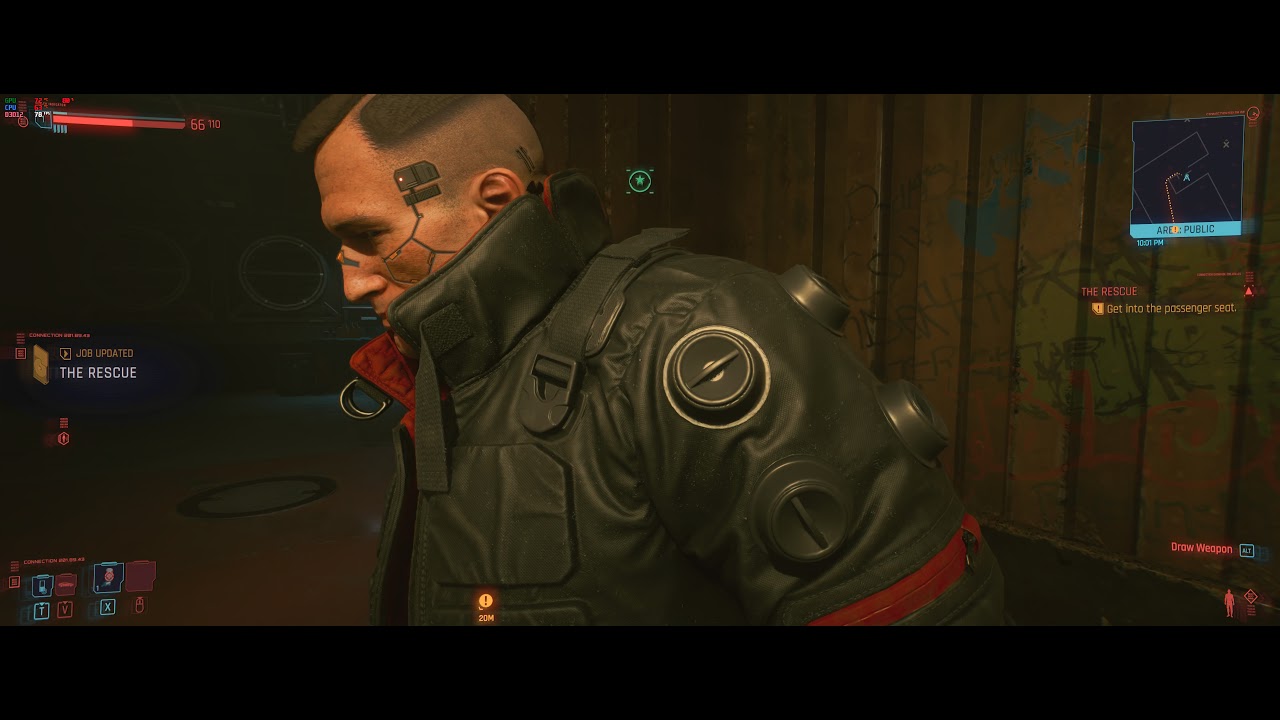Click the crouch stance indicator at bottom right
The height and width of the screenshot is (720, 1280).
[x=1227, y=603]
